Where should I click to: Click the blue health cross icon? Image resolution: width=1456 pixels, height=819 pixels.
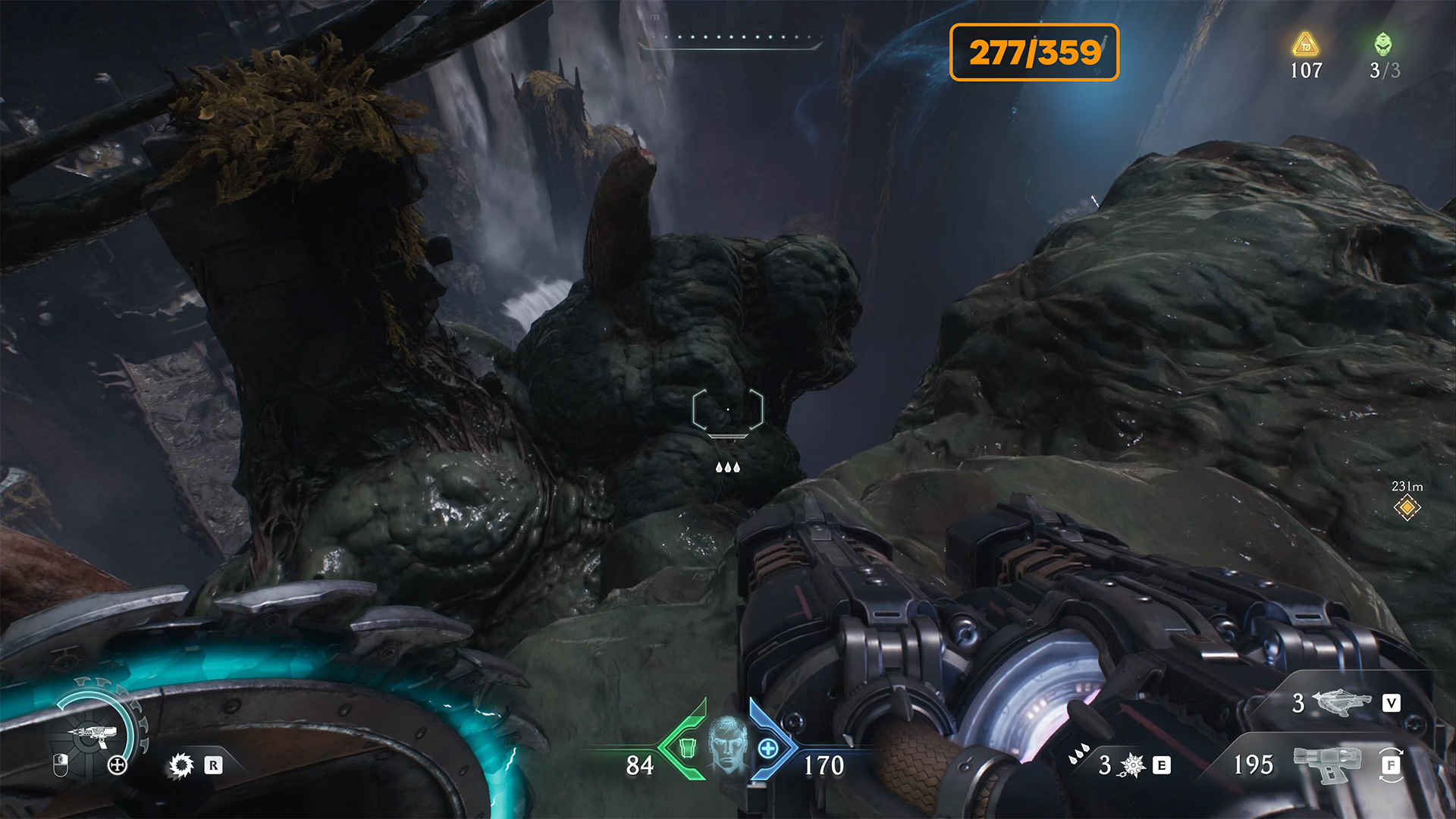[768, 748]
